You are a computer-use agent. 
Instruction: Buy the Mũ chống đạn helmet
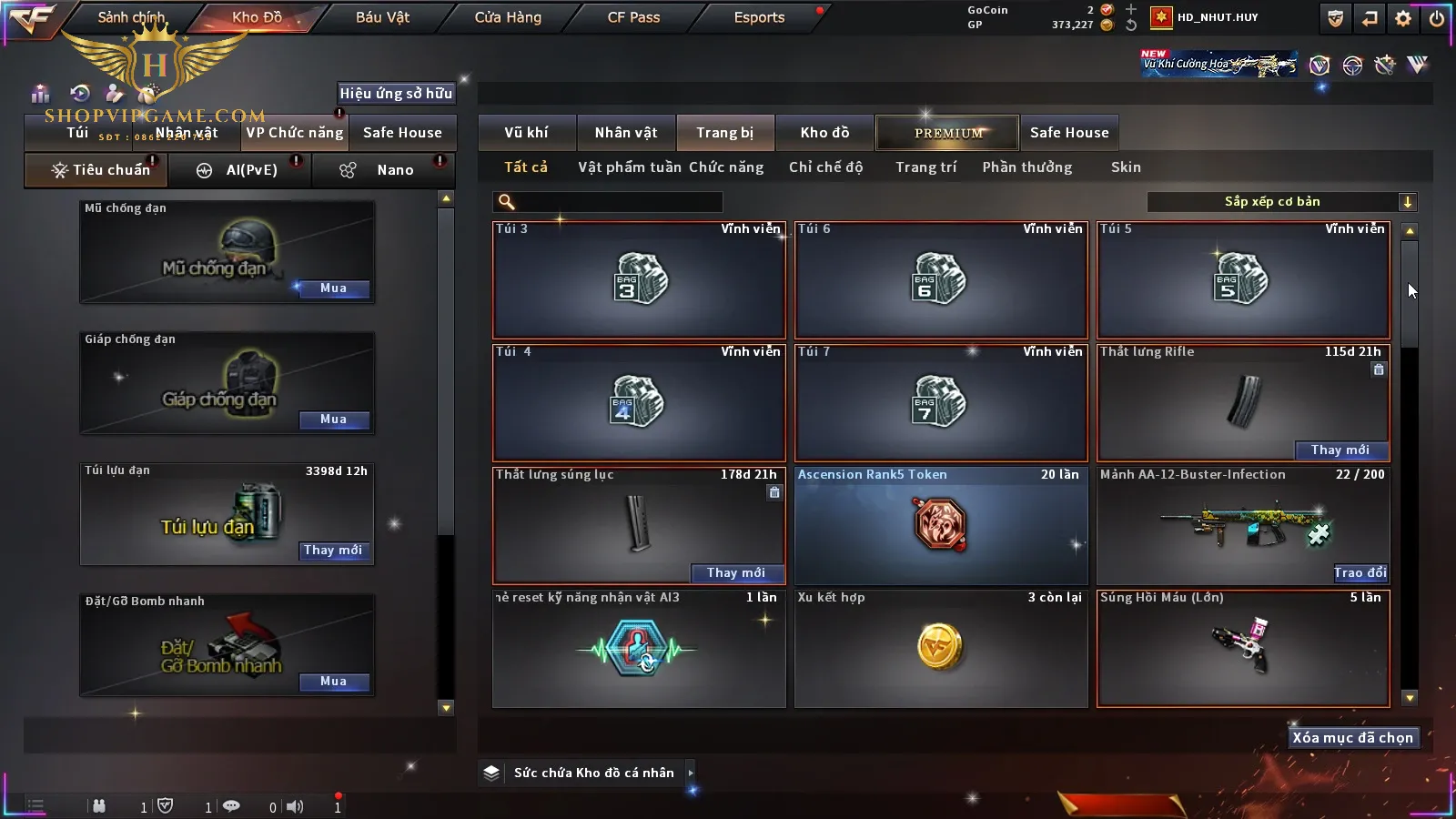point(333,288)
